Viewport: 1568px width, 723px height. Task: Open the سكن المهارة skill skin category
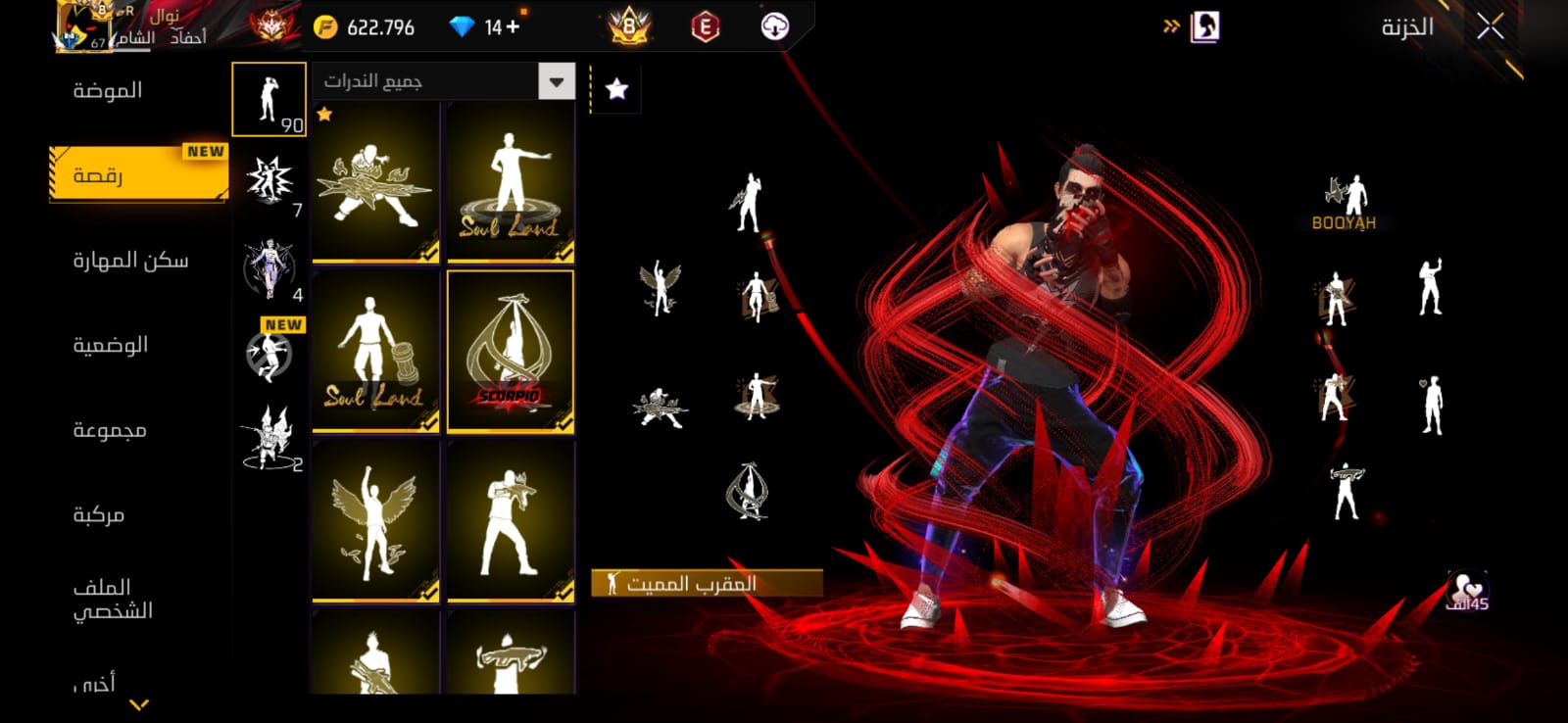click(130, 261)
